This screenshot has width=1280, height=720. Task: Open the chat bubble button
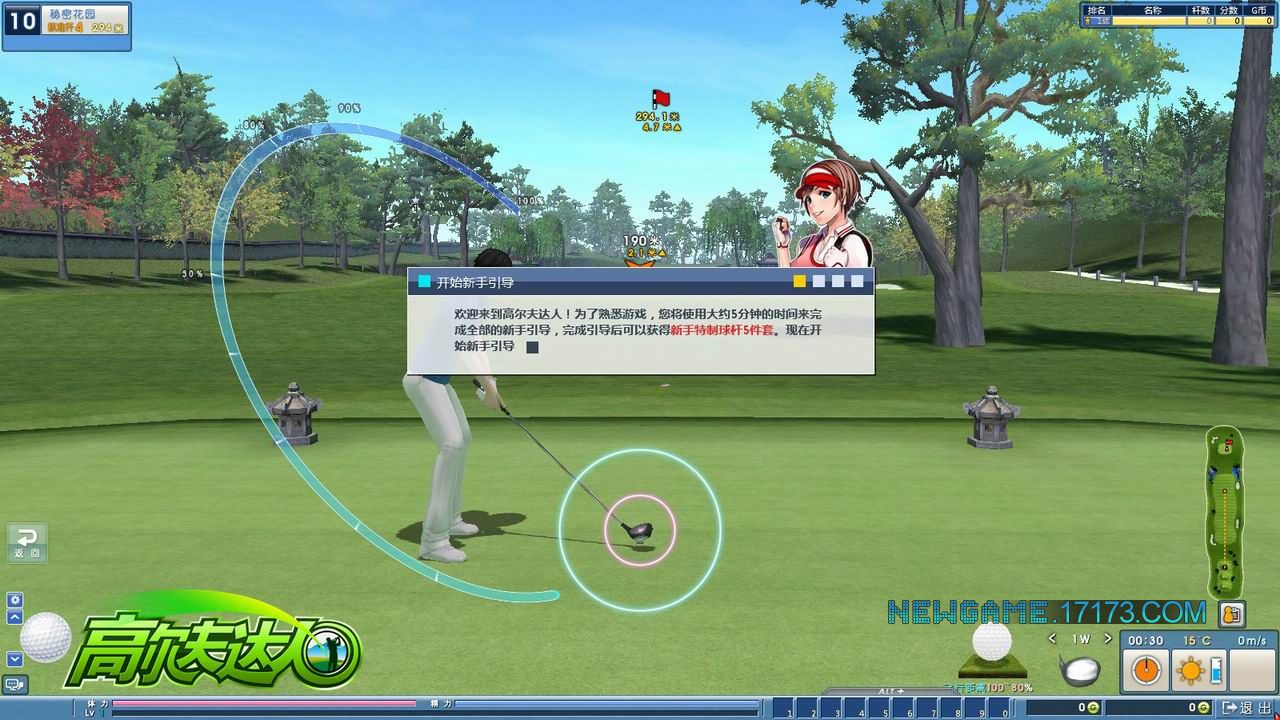15,684
